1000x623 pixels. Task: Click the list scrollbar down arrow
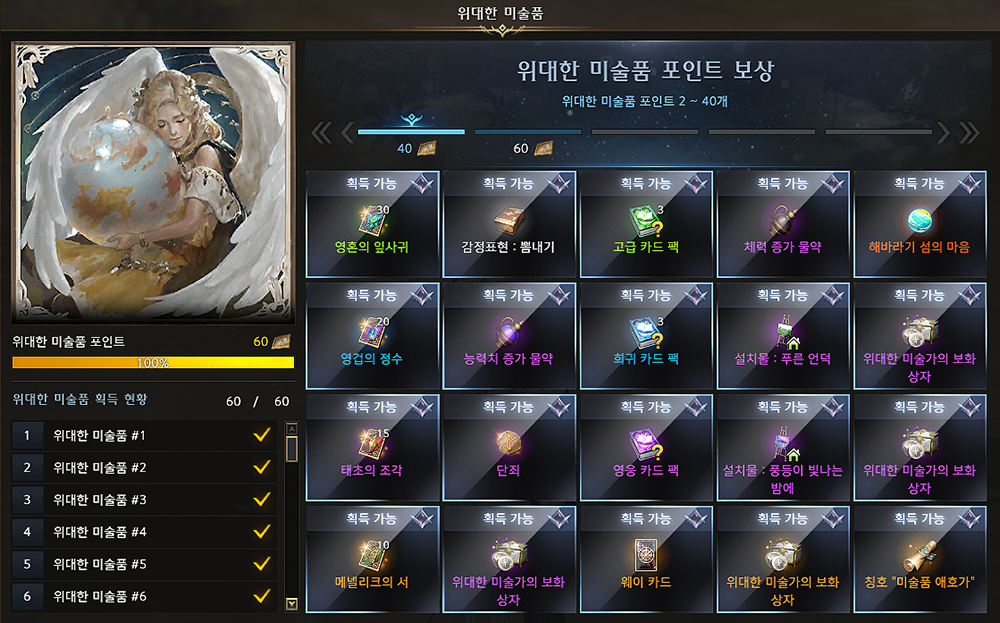pyautogui.click(x=292, y=603)
